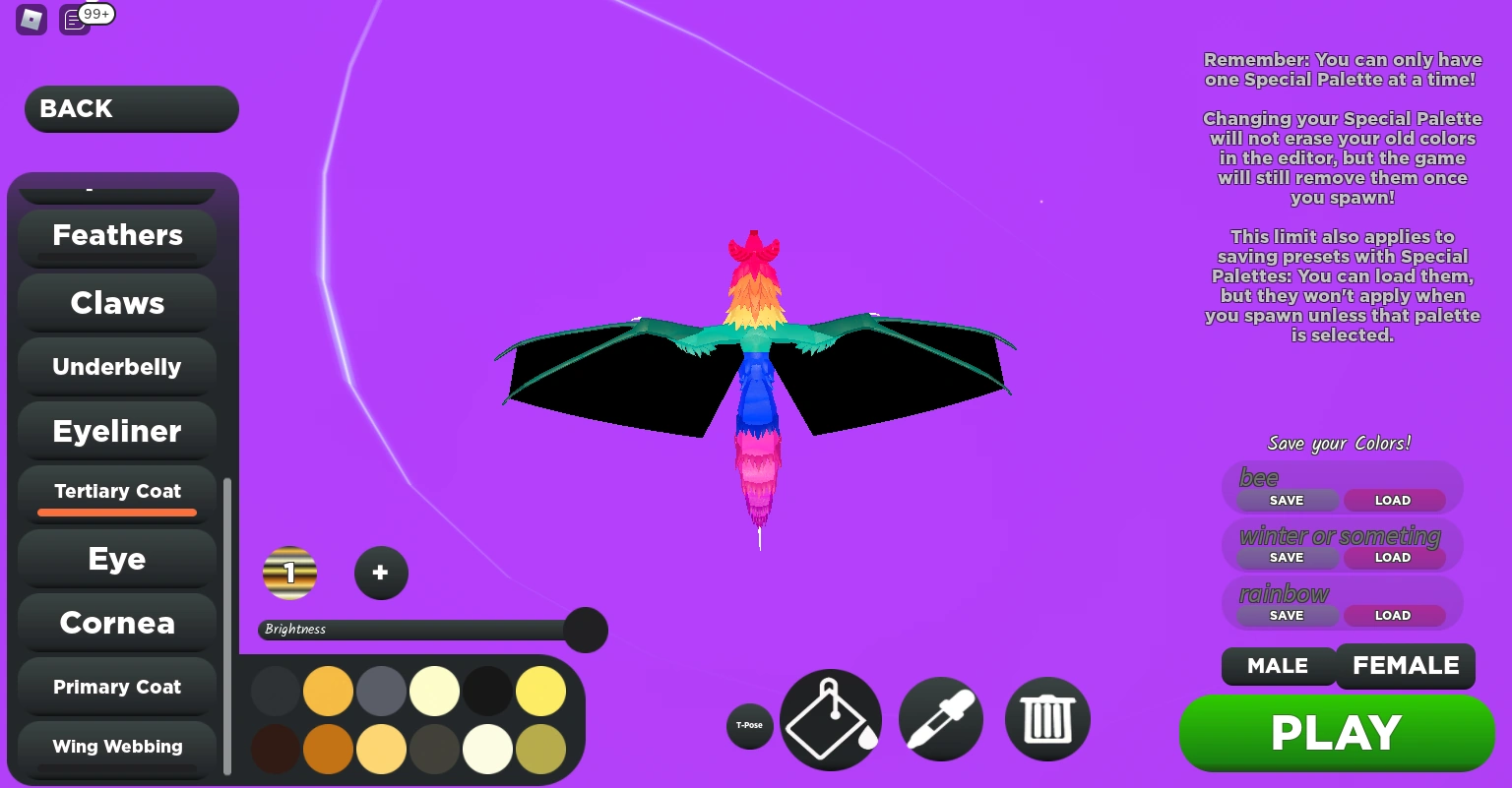Save colors to the bee preset slot

coord(1285,500)
